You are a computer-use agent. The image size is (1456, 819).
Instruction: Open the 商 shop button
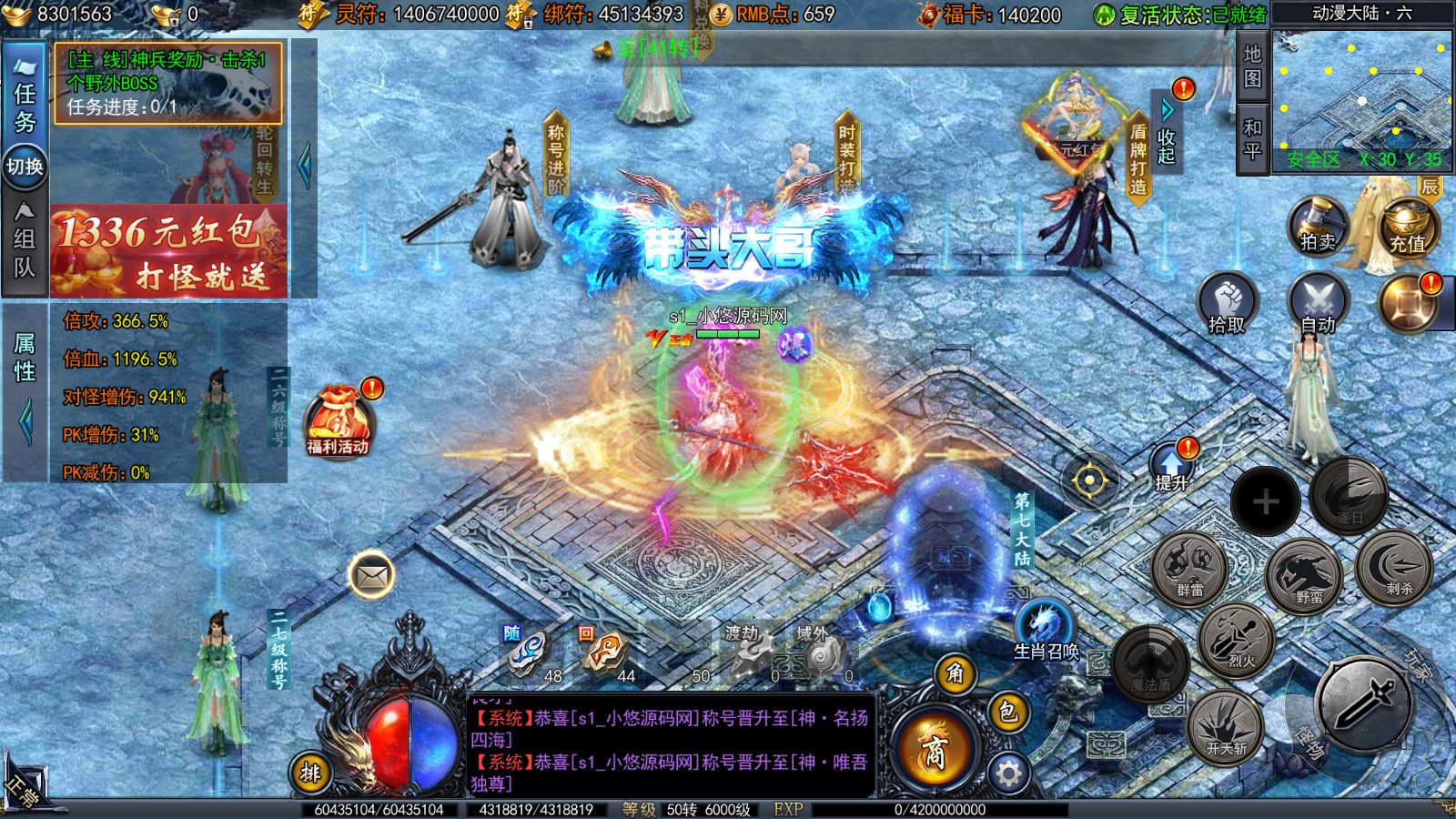935,751
